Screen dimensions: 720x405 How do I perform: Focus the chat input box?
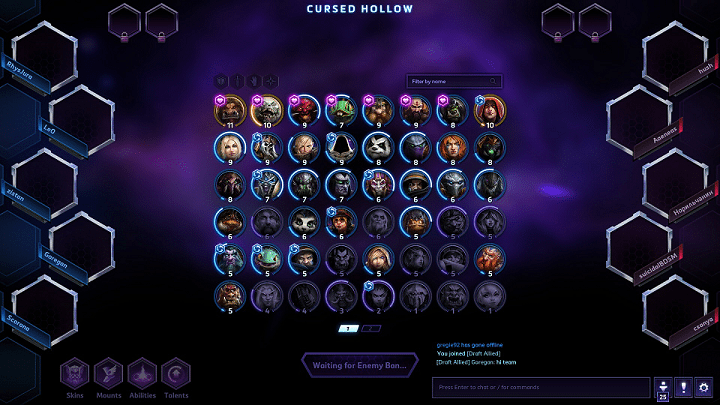click(x=541, y=387)
